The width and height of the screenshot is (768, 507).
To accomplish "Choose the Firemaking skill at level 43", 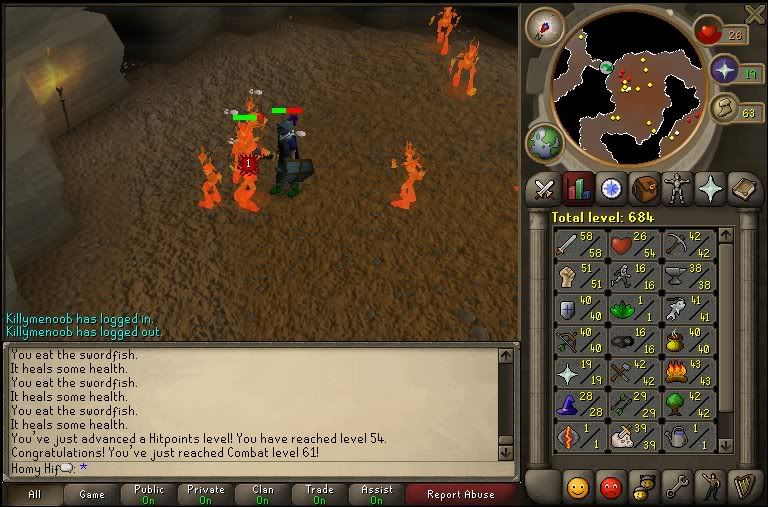I will [689, 373].
